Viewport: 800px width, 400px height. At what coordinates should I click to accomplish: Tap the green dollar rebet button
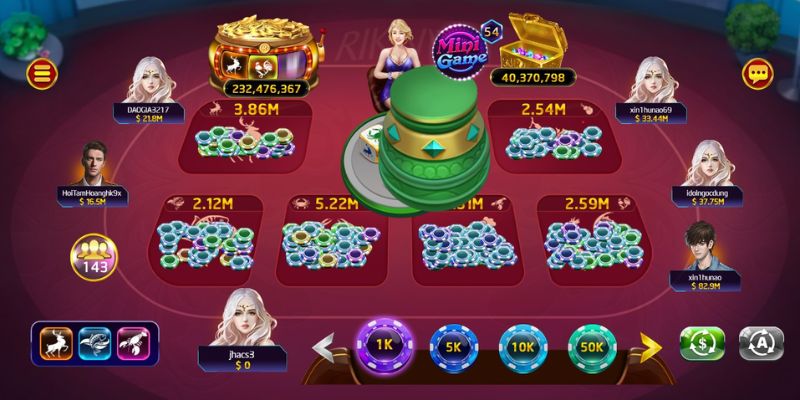pyautogui.click(x=702, y=343)
